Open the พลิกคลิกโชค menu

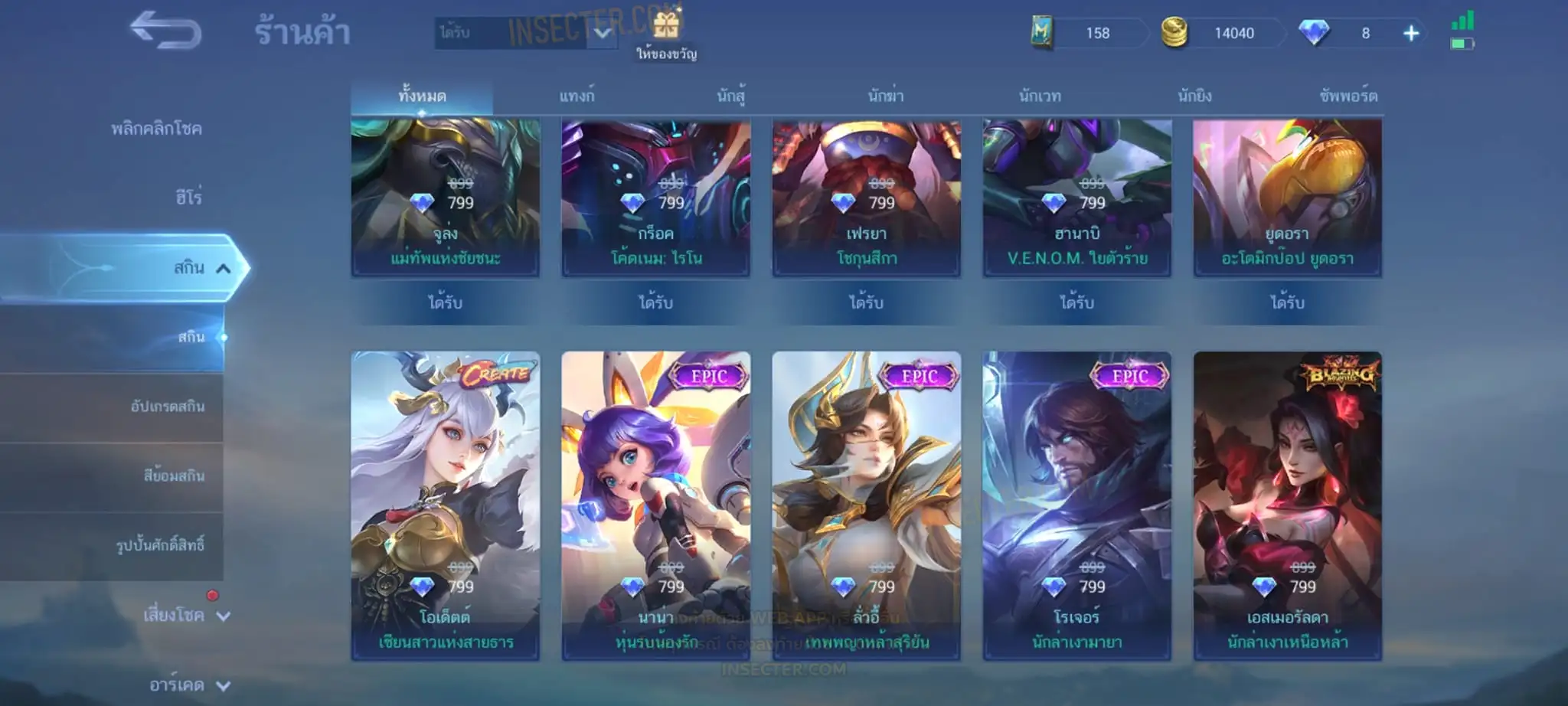click(x=156, y=129)
